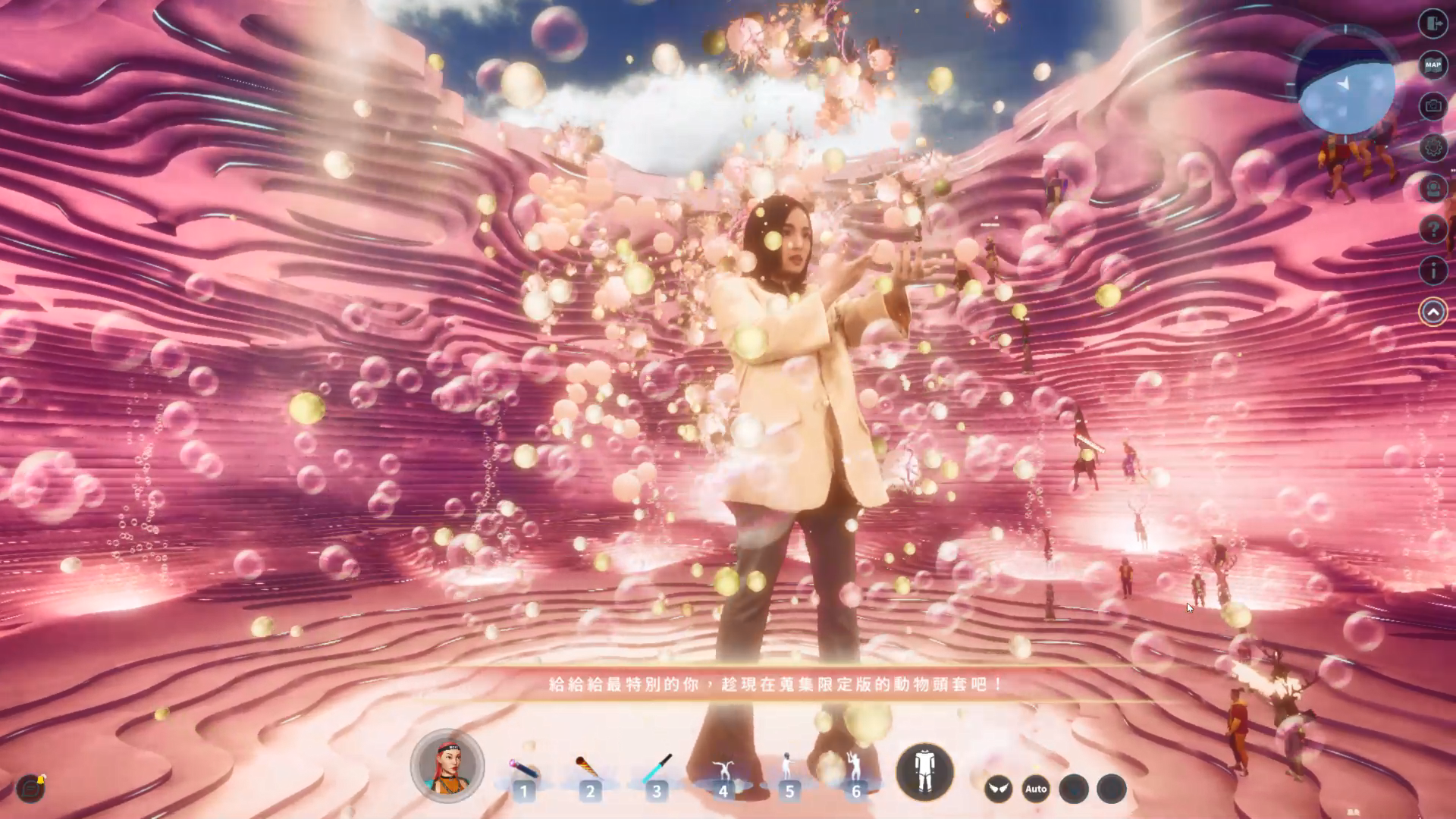Show the info panel
Screen dimensions: 1456x819
coord(1432,270)
